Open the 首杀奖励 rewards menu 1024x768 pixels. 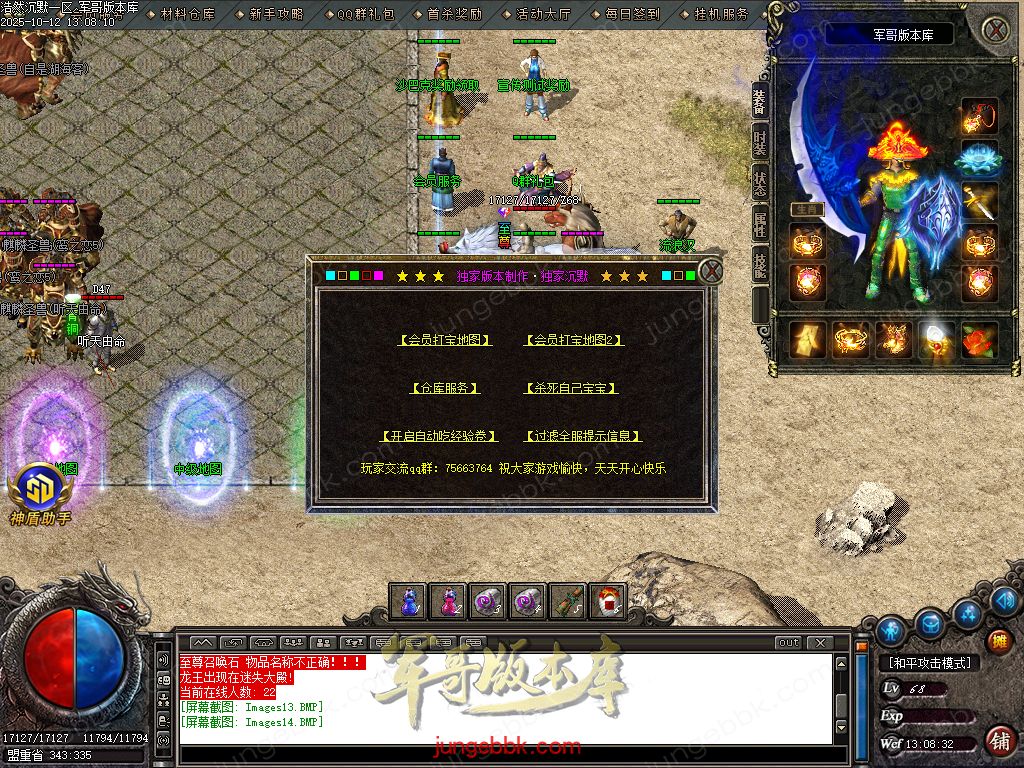[x=454, y=14]
